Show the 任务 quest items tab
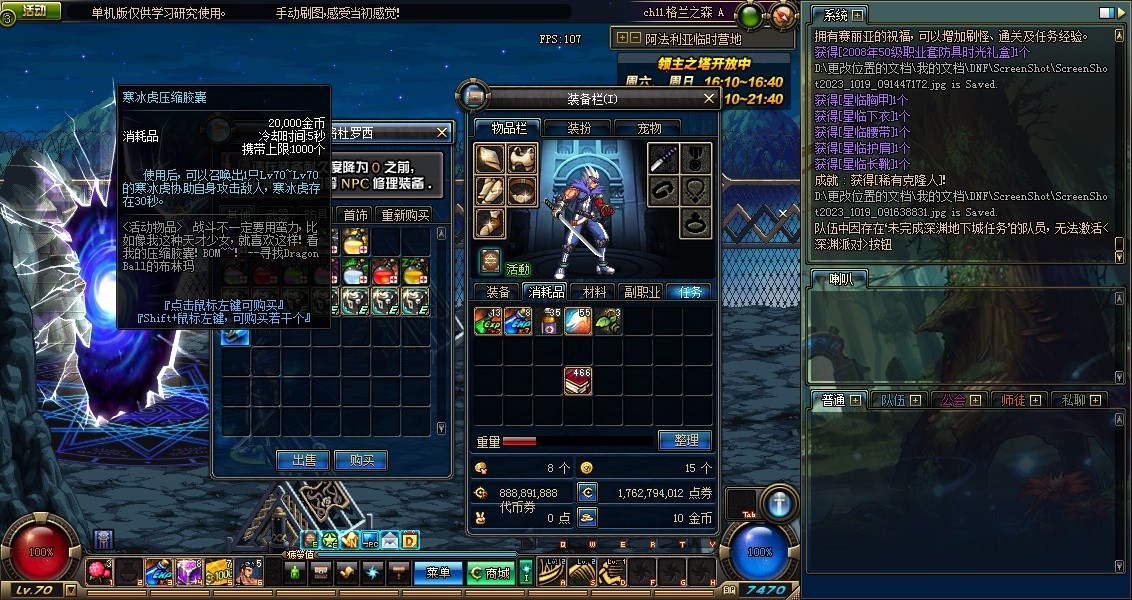This screenshot has width=1132, height=600. click(x=690, y=292)
